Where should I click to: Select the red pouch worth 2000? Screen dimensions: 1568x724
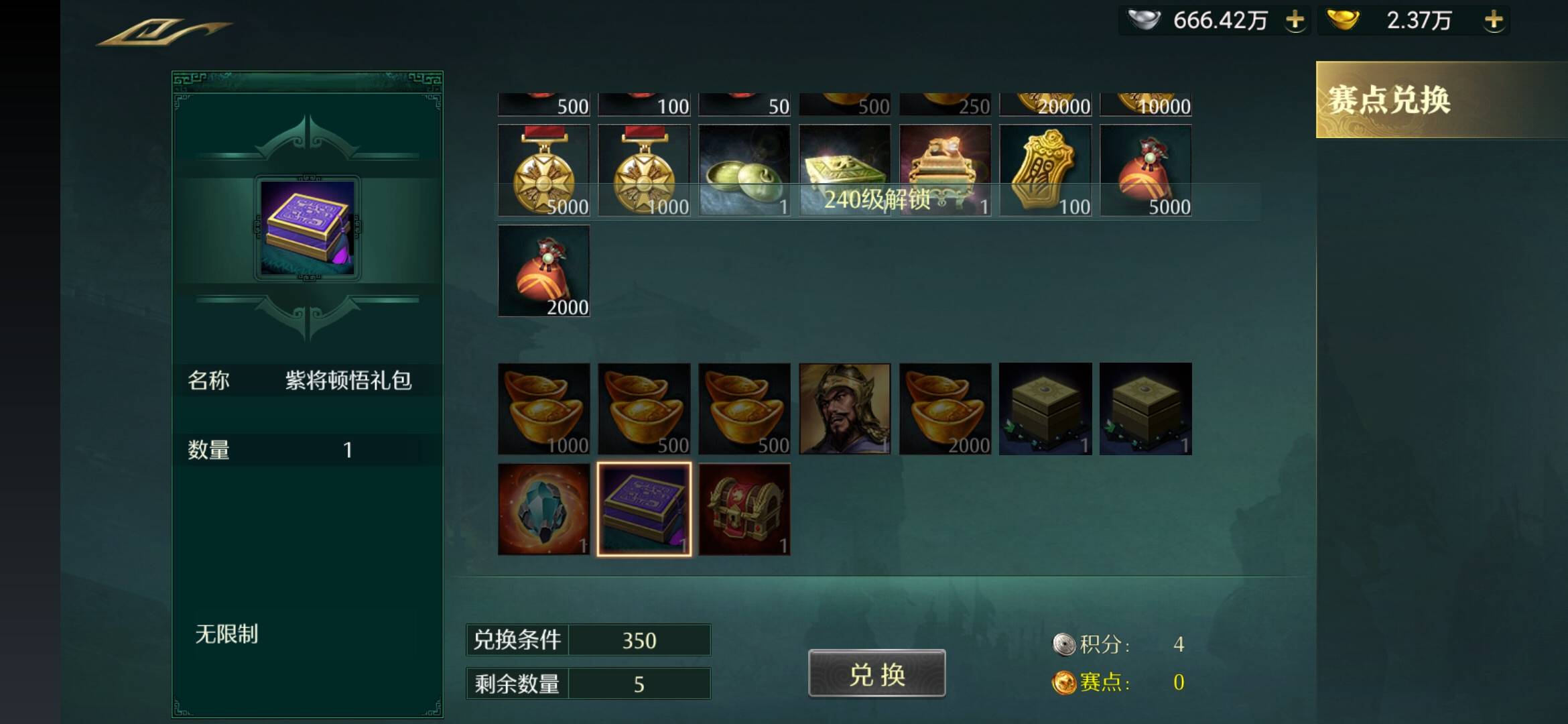(543, 271)
